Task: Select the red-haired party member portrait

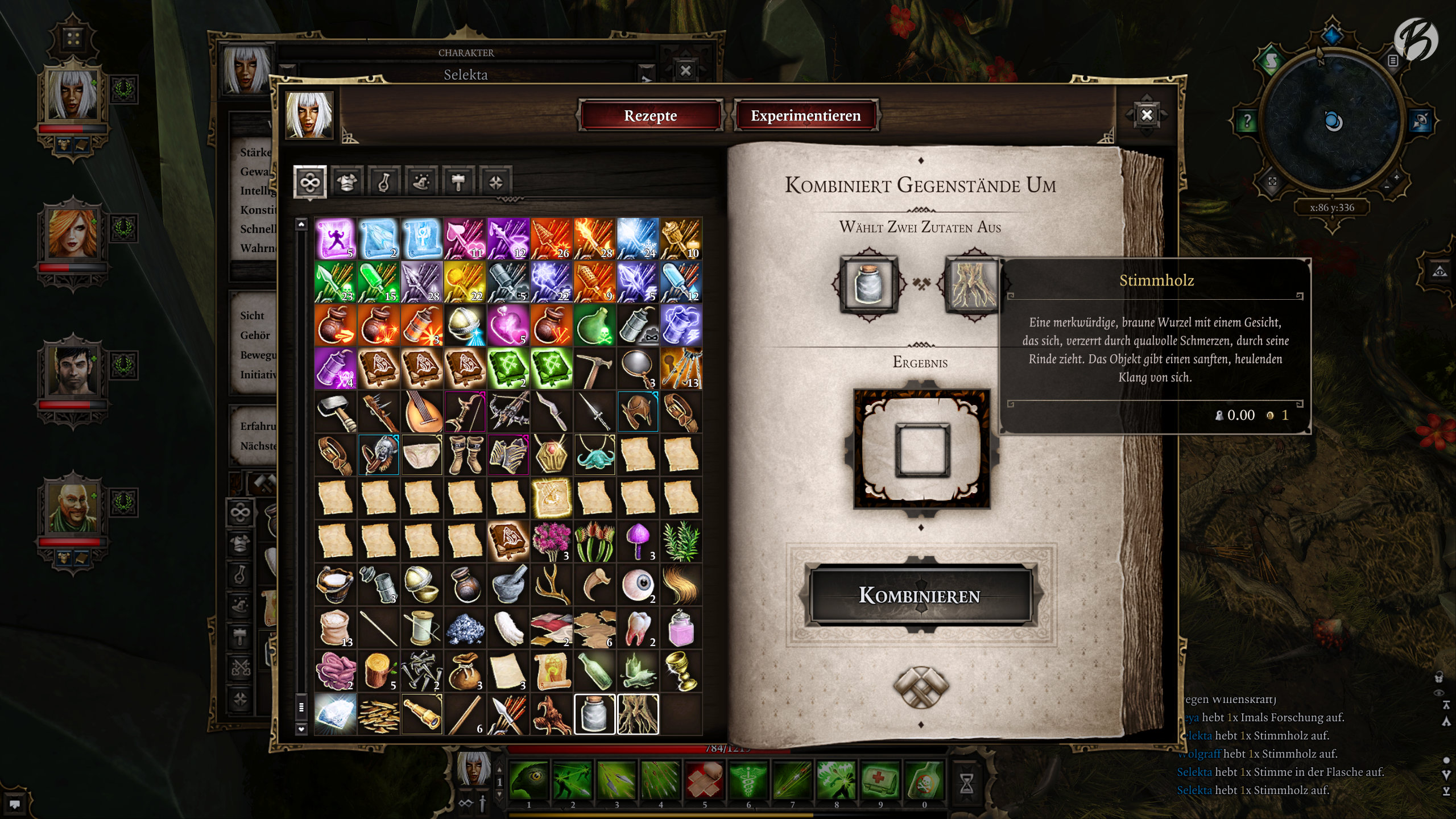Action: pyautogui.click(x=73, y=233)
